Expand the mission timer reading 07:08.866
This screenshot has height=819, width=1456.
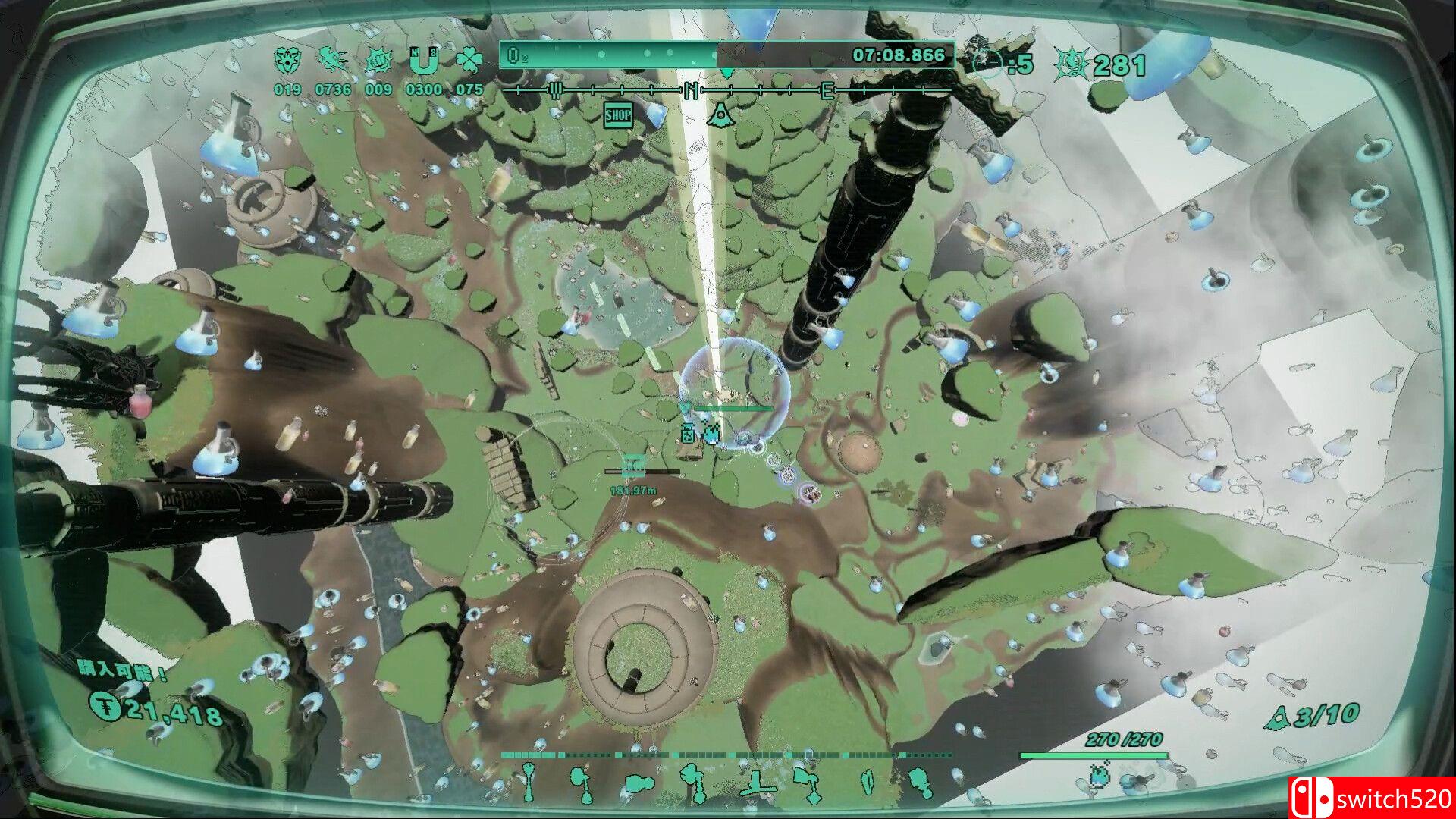point(897,54)
